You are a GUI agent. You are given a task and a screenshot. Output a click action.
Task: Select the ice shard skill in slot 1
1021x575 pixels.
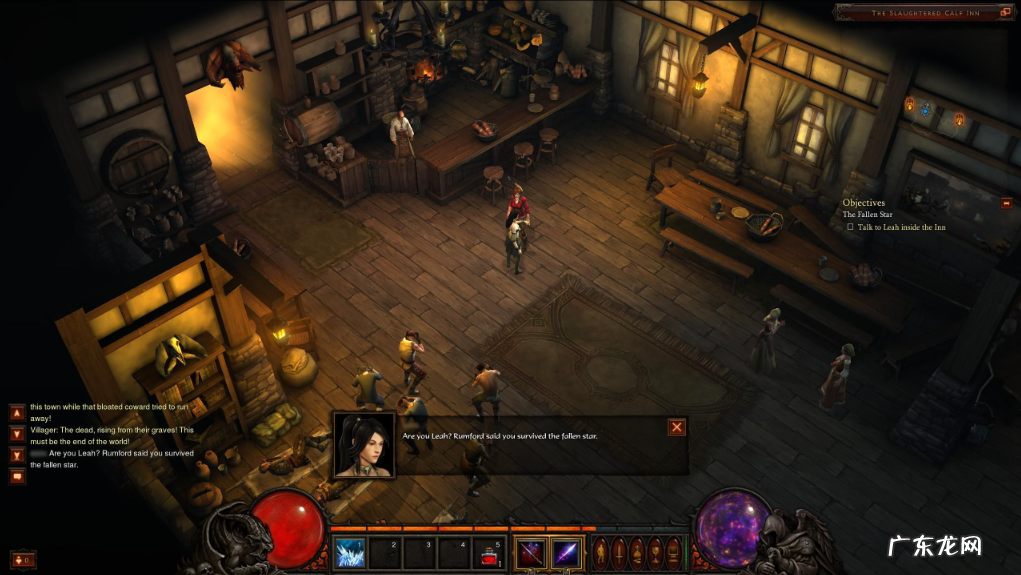tap(350, 552)
